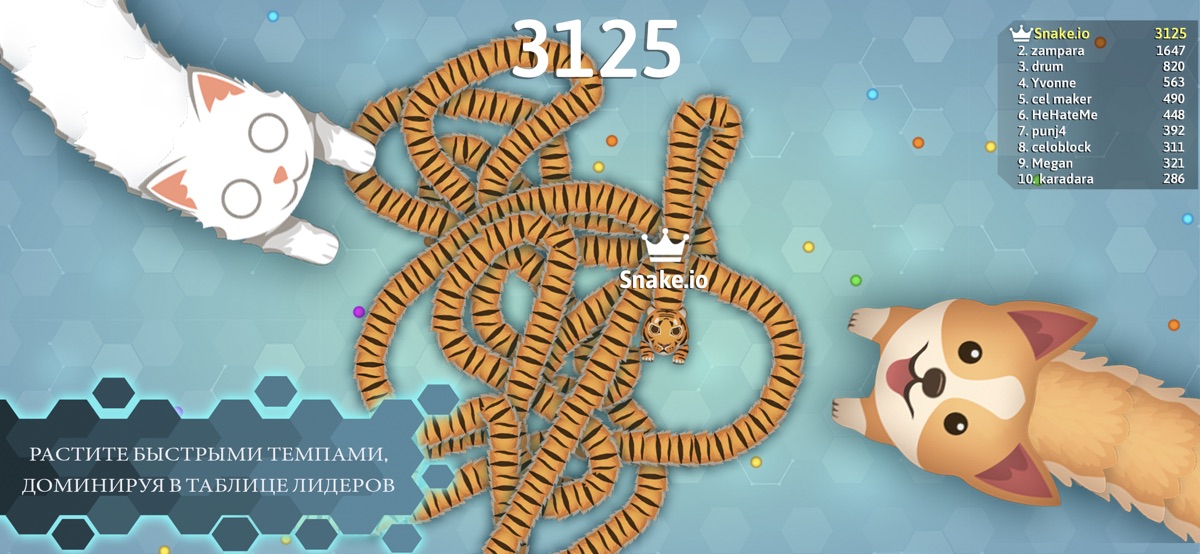Image resolution: width=1200 pixels, height=554 pixels.
Task: Choose the drum leaderboard entry
Action: click(1100, 66)
